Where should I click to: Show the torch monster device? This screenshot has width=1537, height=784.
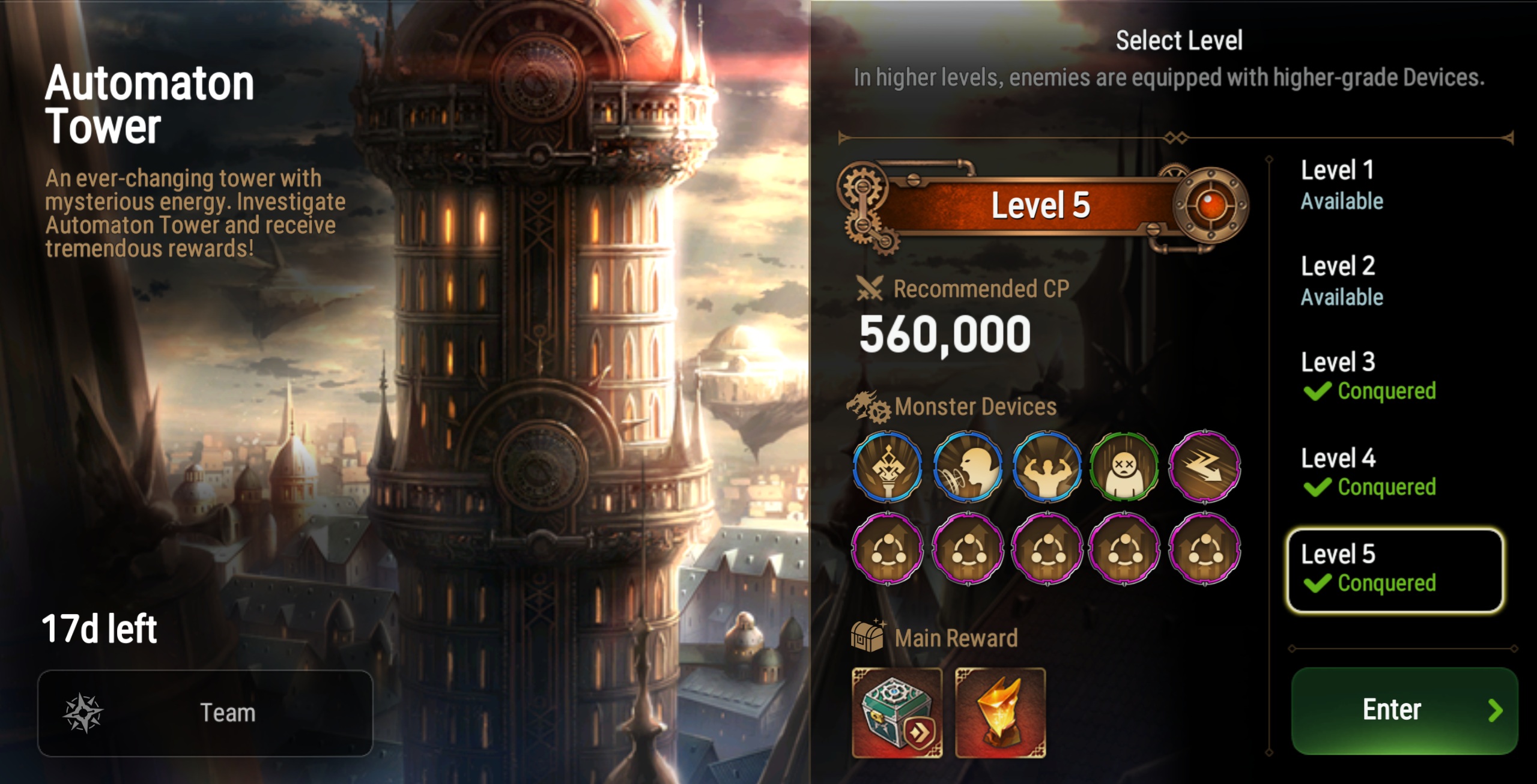pos(888,466)
